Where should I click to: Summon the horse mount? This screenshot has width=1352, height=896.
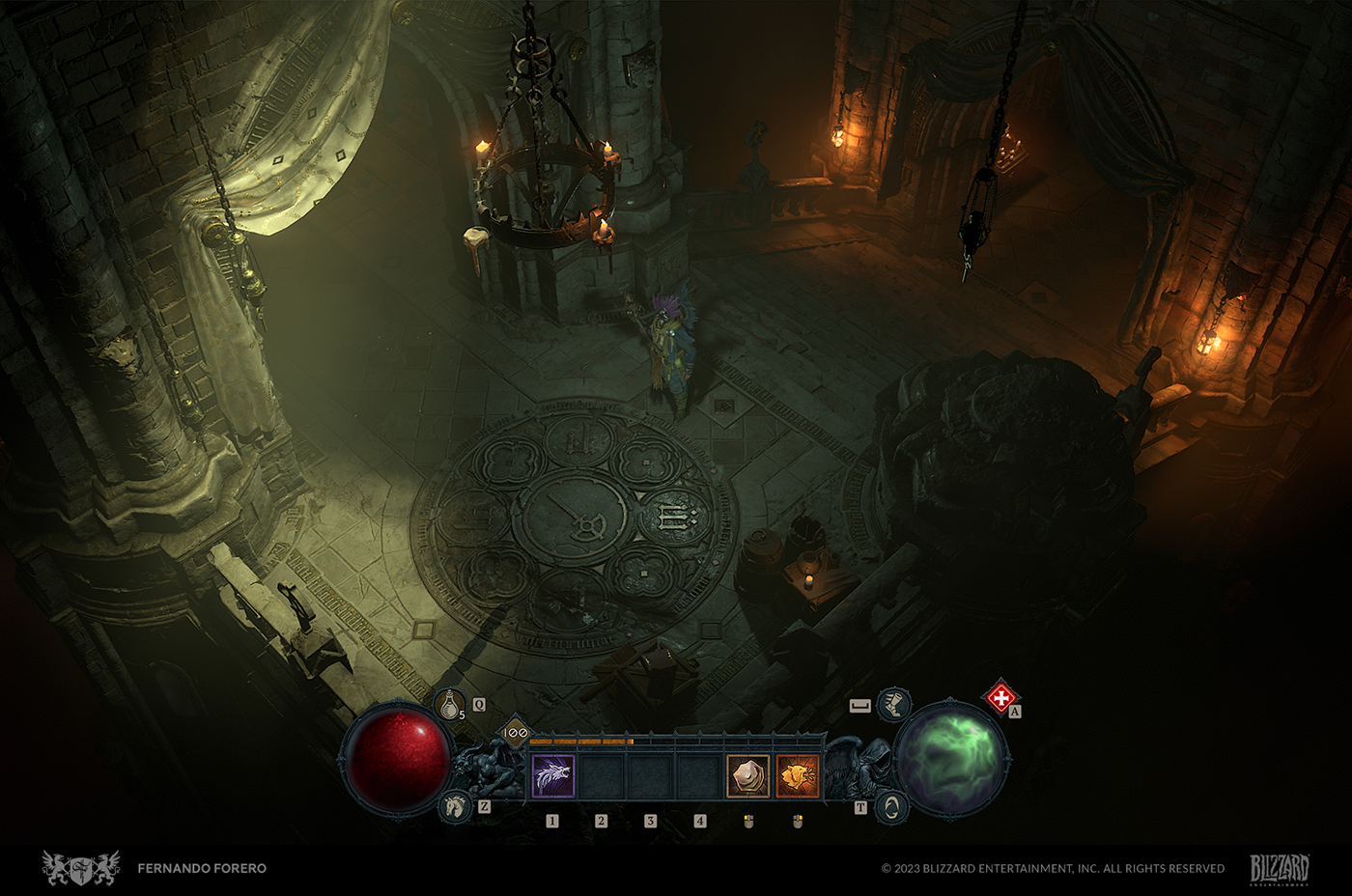pyautogui.click(x=455, y=806)
